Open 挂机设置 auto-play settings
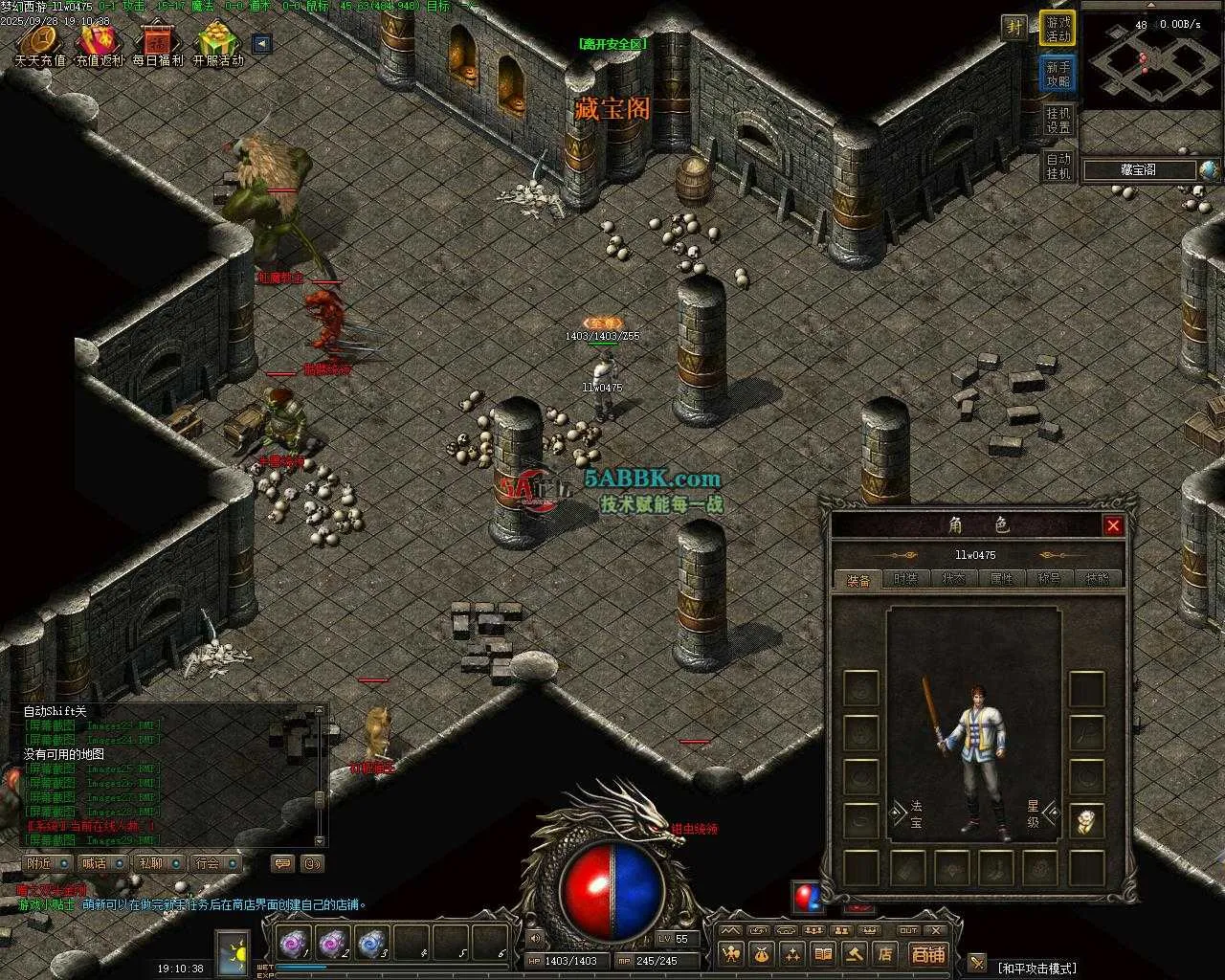1225x980 pixels. [x=1058, y=120]
